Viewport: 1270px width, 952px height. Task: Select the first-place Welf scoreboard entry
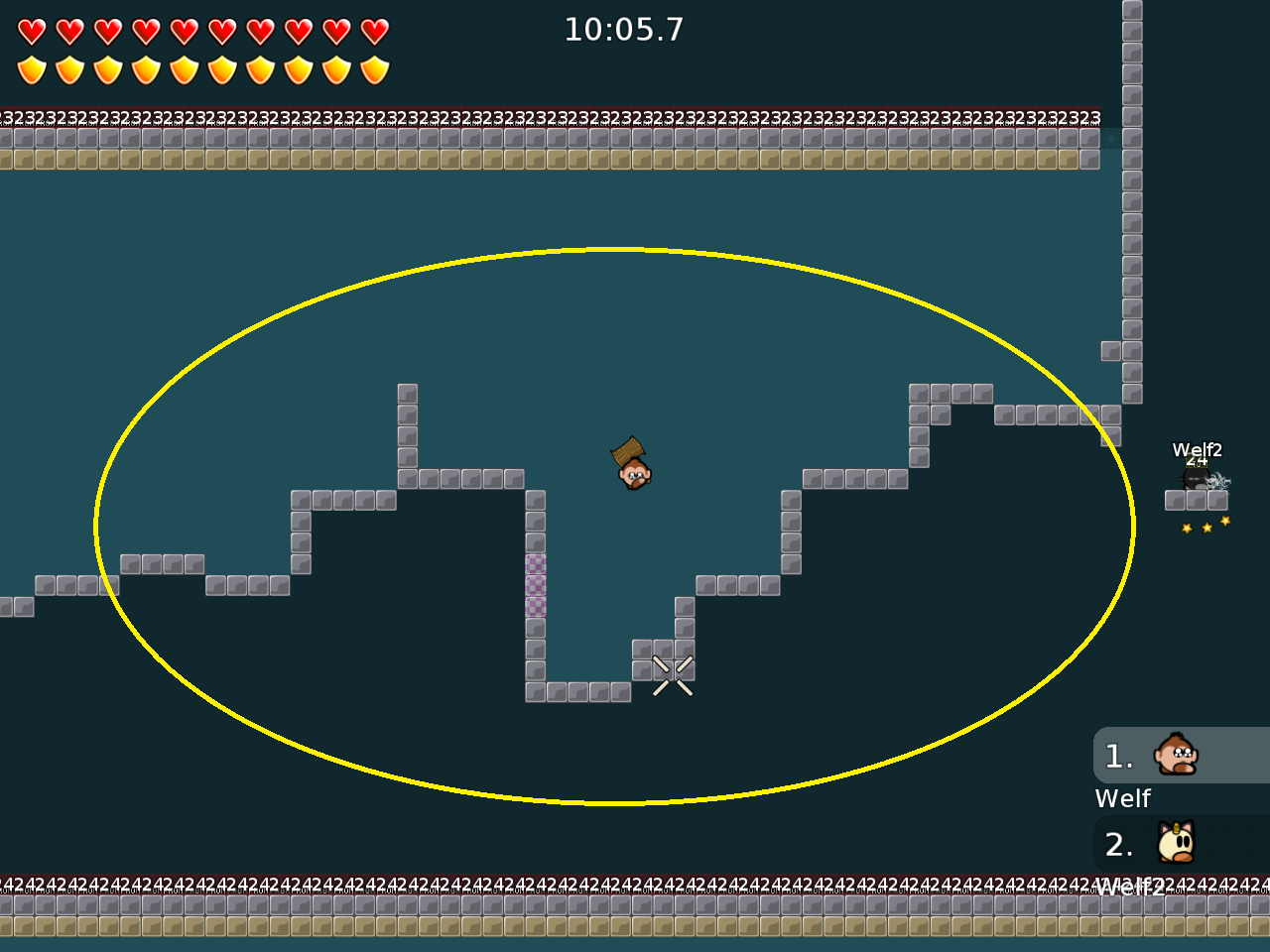1181,757
